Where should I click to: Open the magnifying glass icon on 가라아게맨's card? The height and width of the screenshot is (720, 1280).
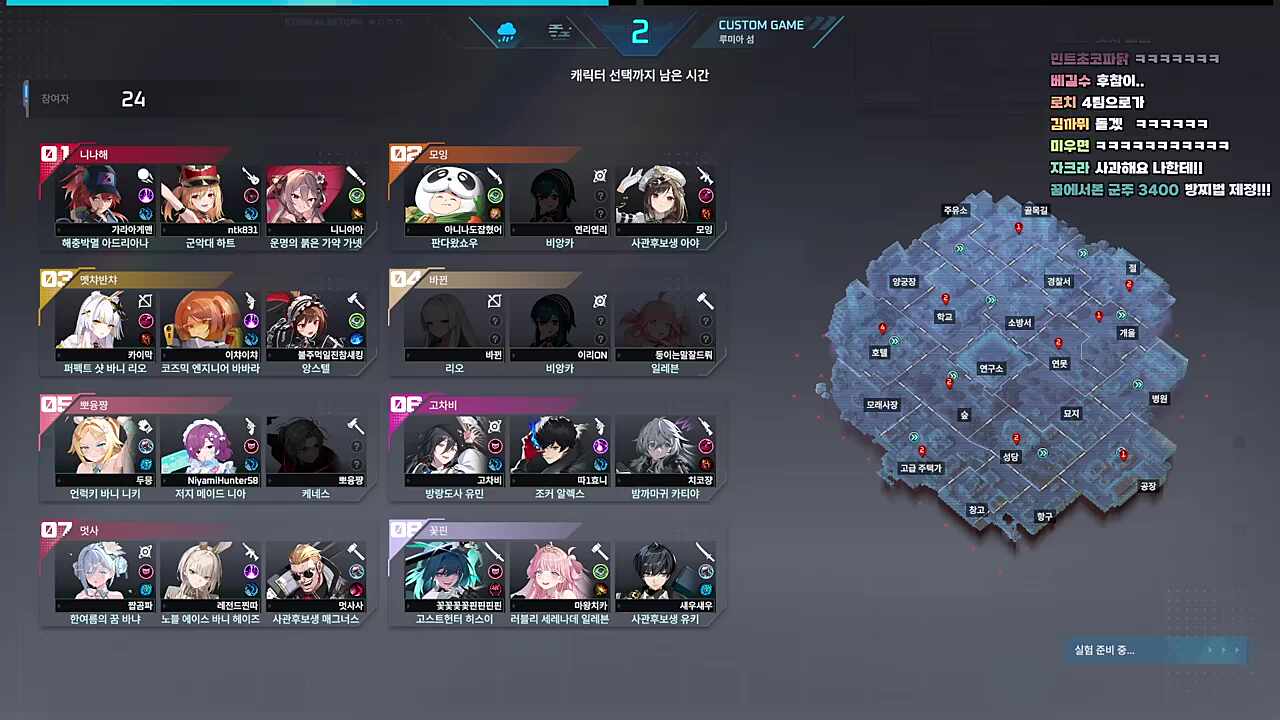pyautogui.click(x=145, y=175)
